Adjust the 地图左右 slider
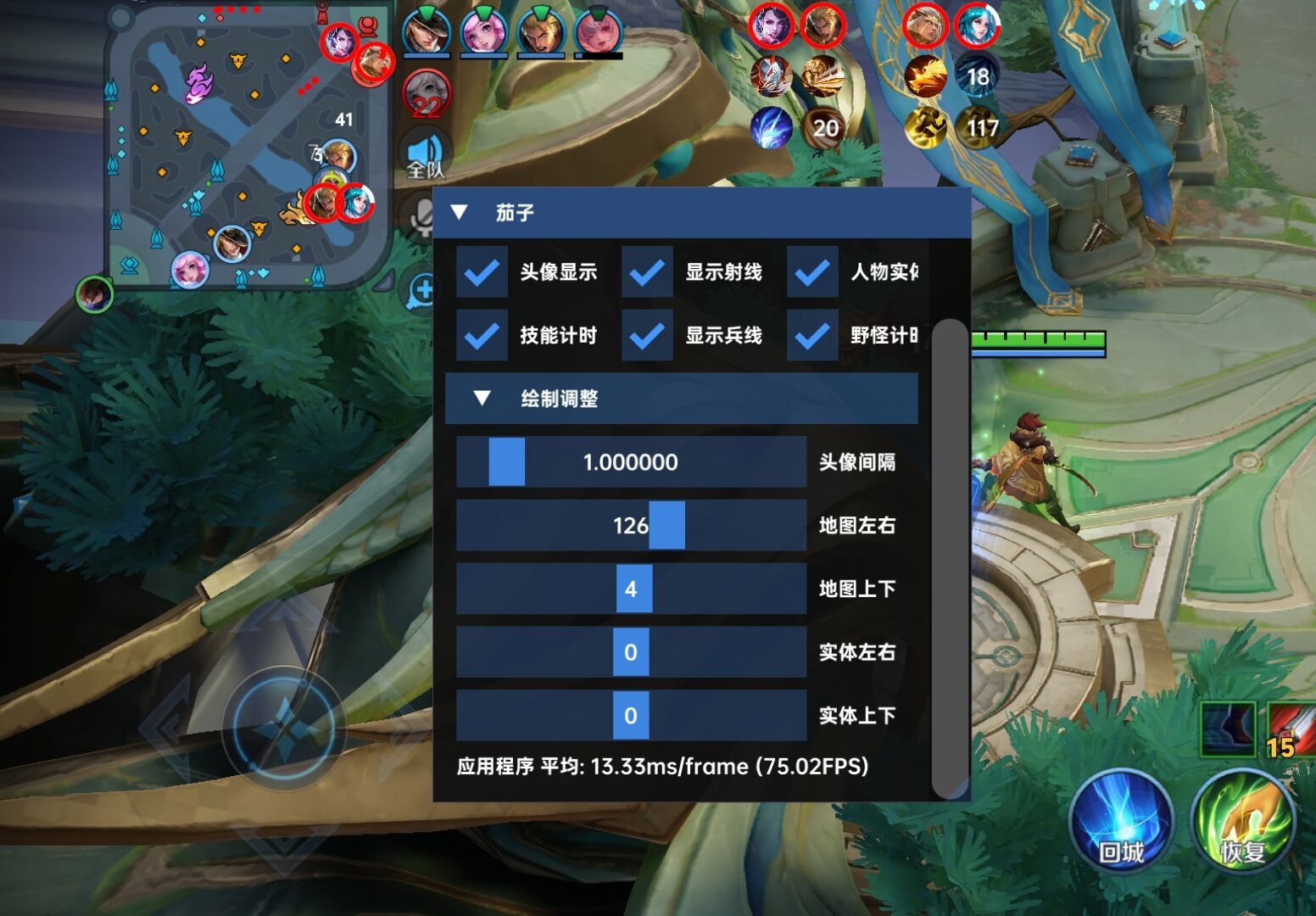The height and width of the screenshot is (916, 1316). (631, 526)
